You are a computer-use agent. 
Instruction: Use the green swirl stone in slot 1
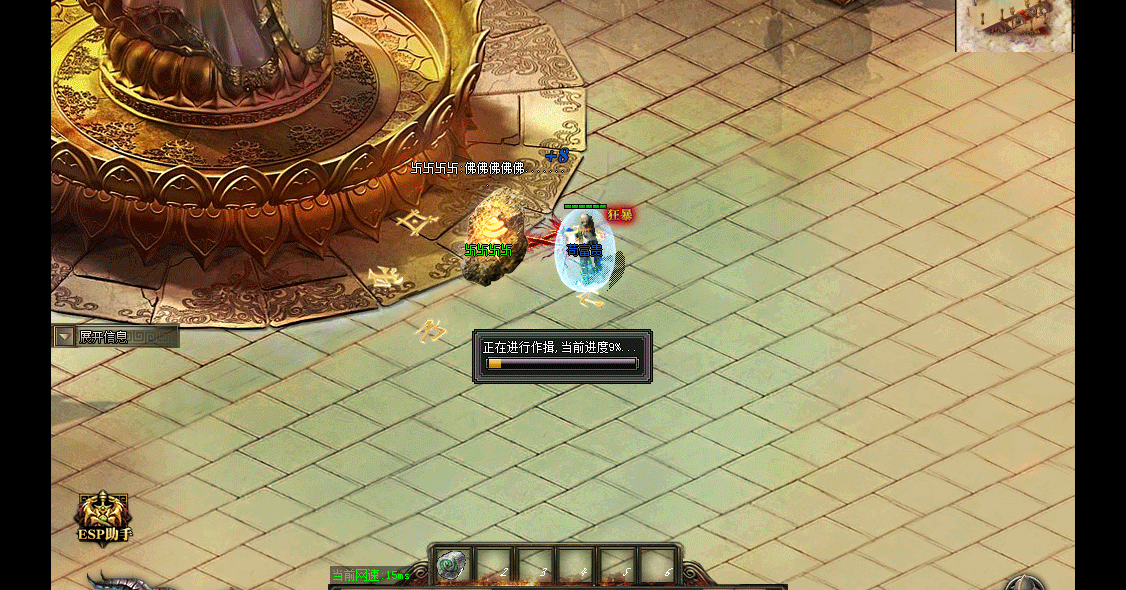point(452,564)
